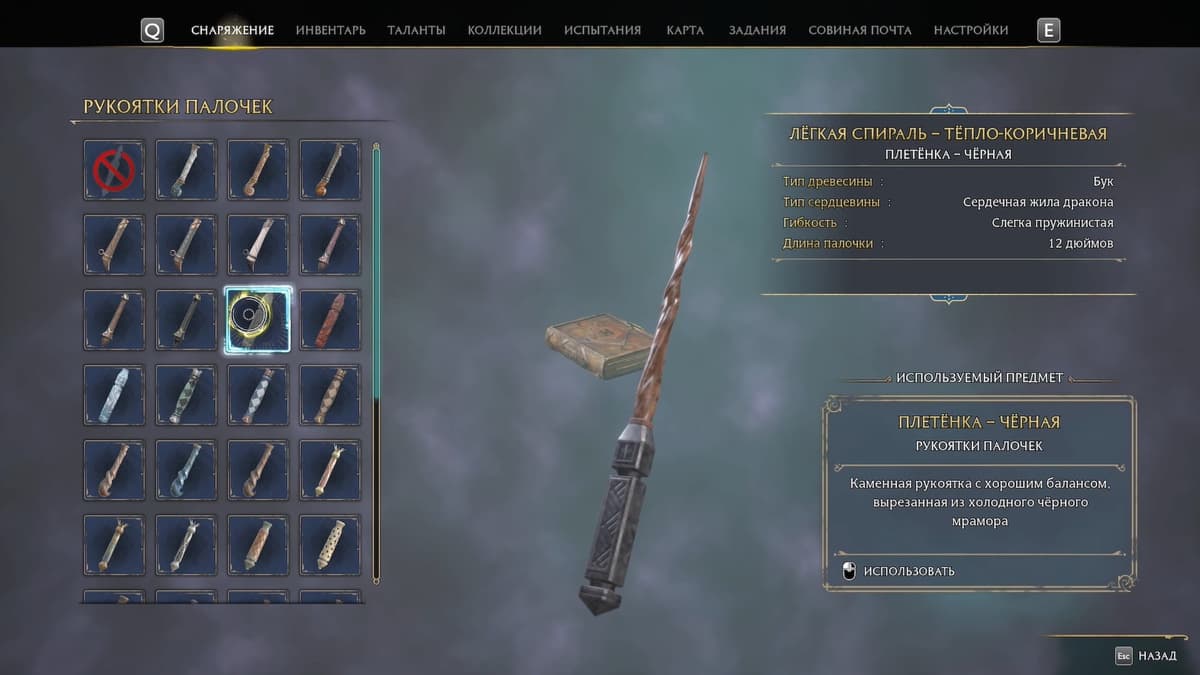Open the Карта tab
1200x675 pixels.
coord(685,30)
